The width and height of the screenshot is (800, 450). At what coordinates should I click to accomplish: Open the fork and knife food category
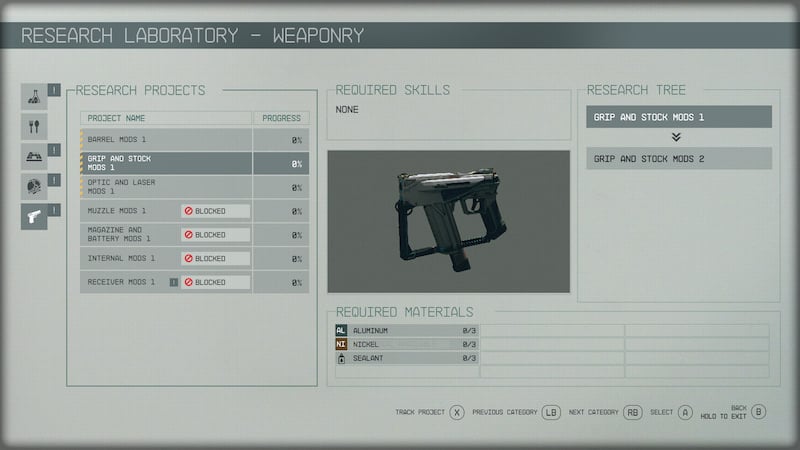35,127
